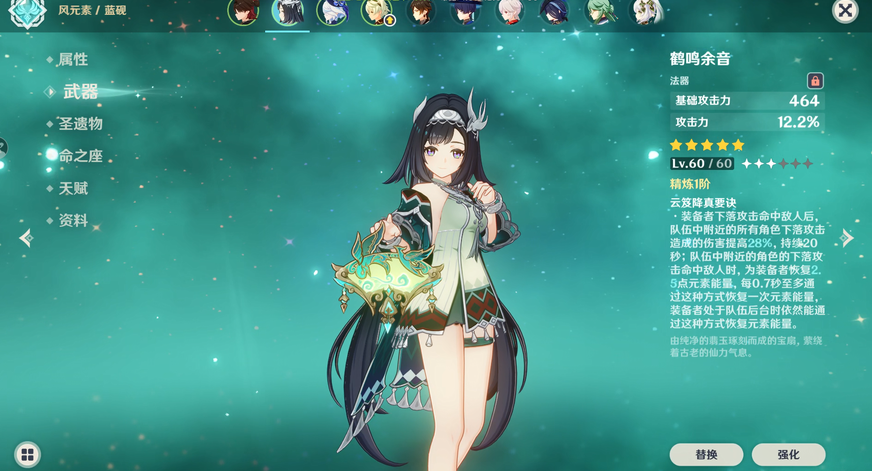Switch to the 命之座 constellation page

click(80, 156)
